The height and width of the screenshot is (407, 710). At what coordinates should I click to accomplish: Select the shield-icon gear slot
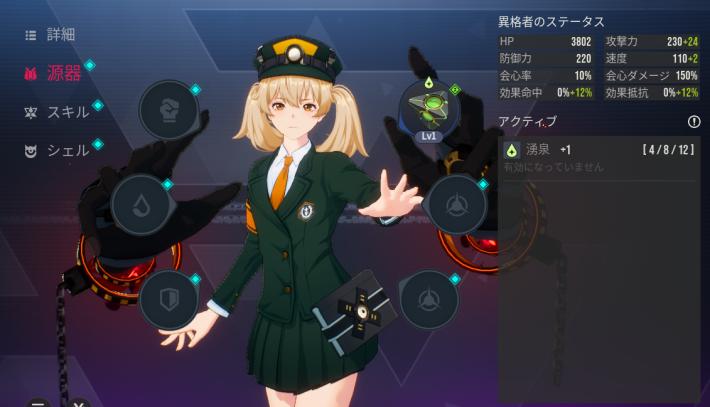(168, 299)
